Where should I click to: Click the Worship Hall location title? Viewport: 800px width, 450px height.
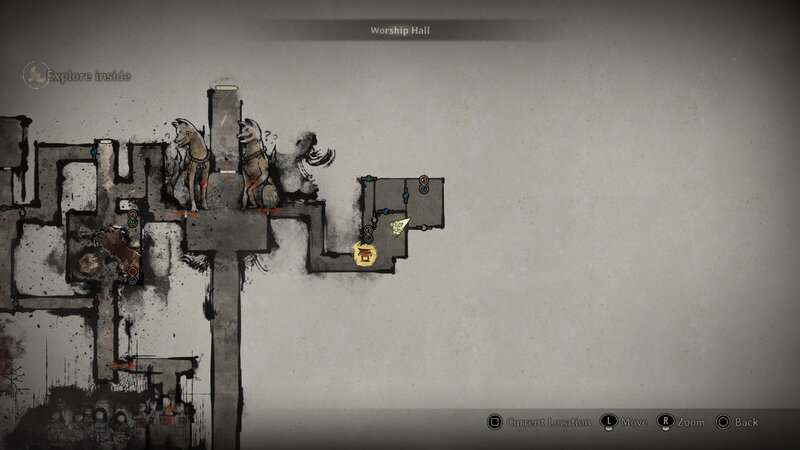[x=400, y=31]
